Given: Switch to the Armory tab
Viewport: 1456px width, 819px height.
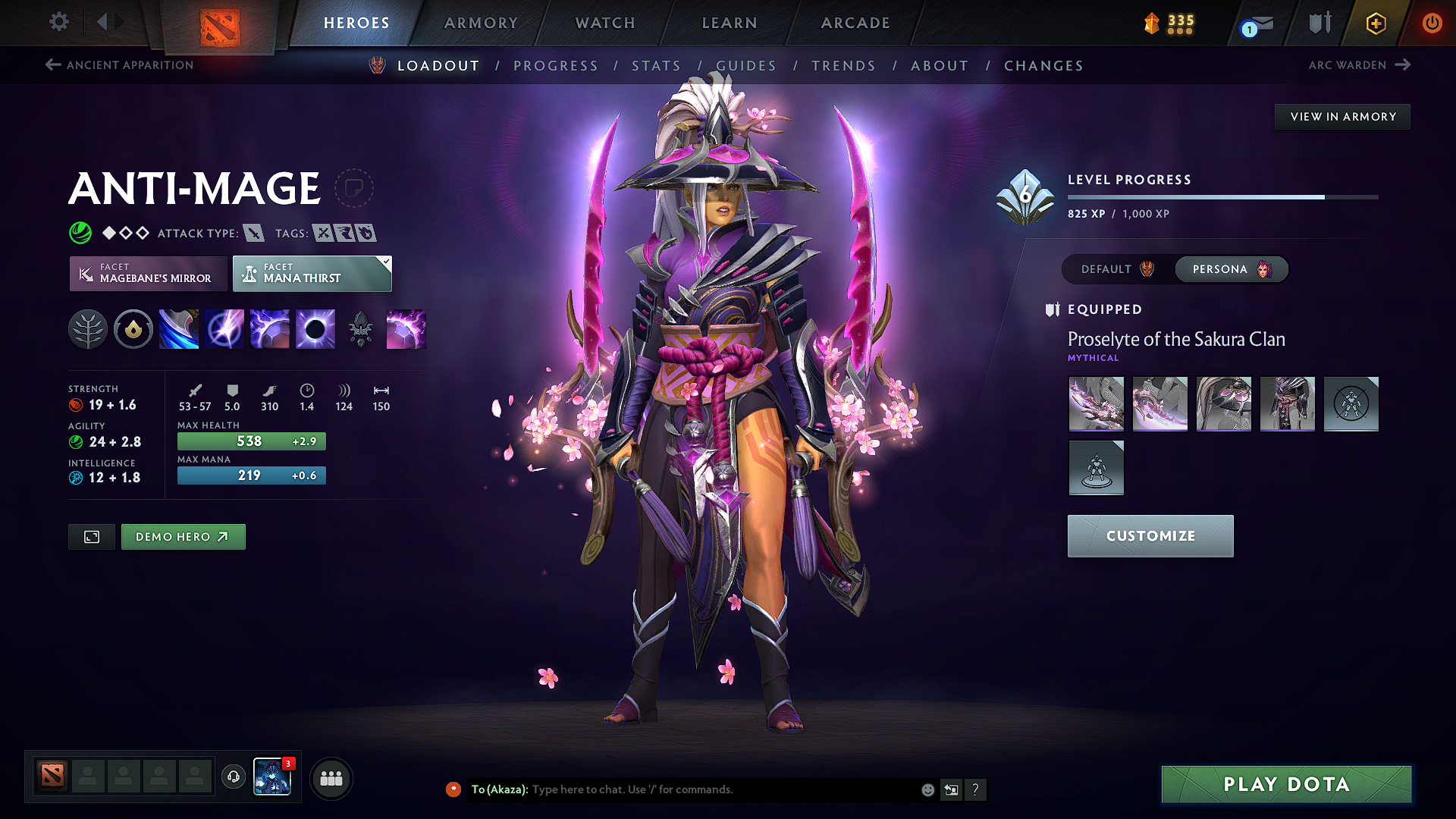Looking at the screenshot, I should (481, 23).
